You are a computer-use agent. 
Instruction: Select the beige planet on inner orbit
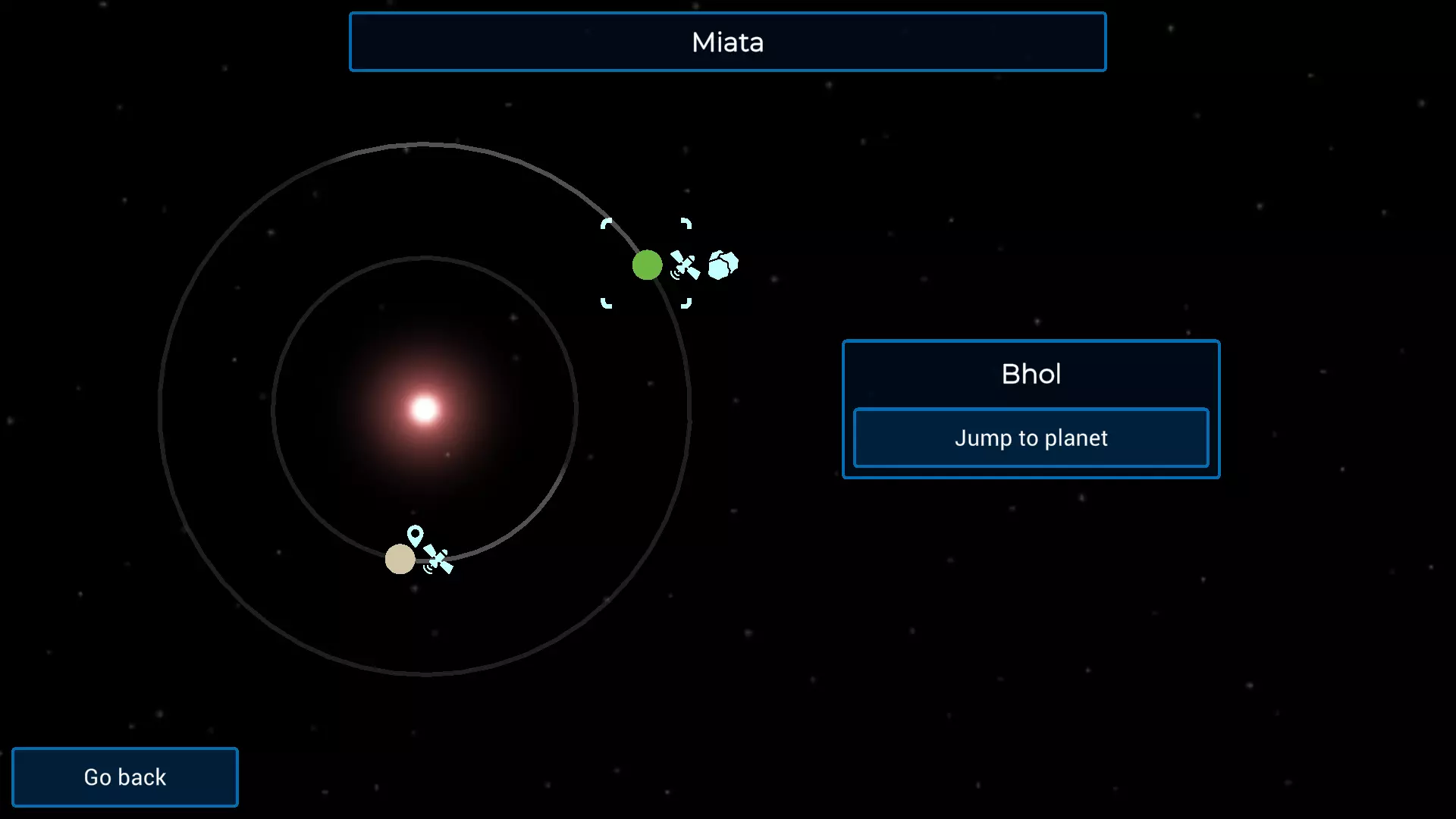click(x=400, y=560)
